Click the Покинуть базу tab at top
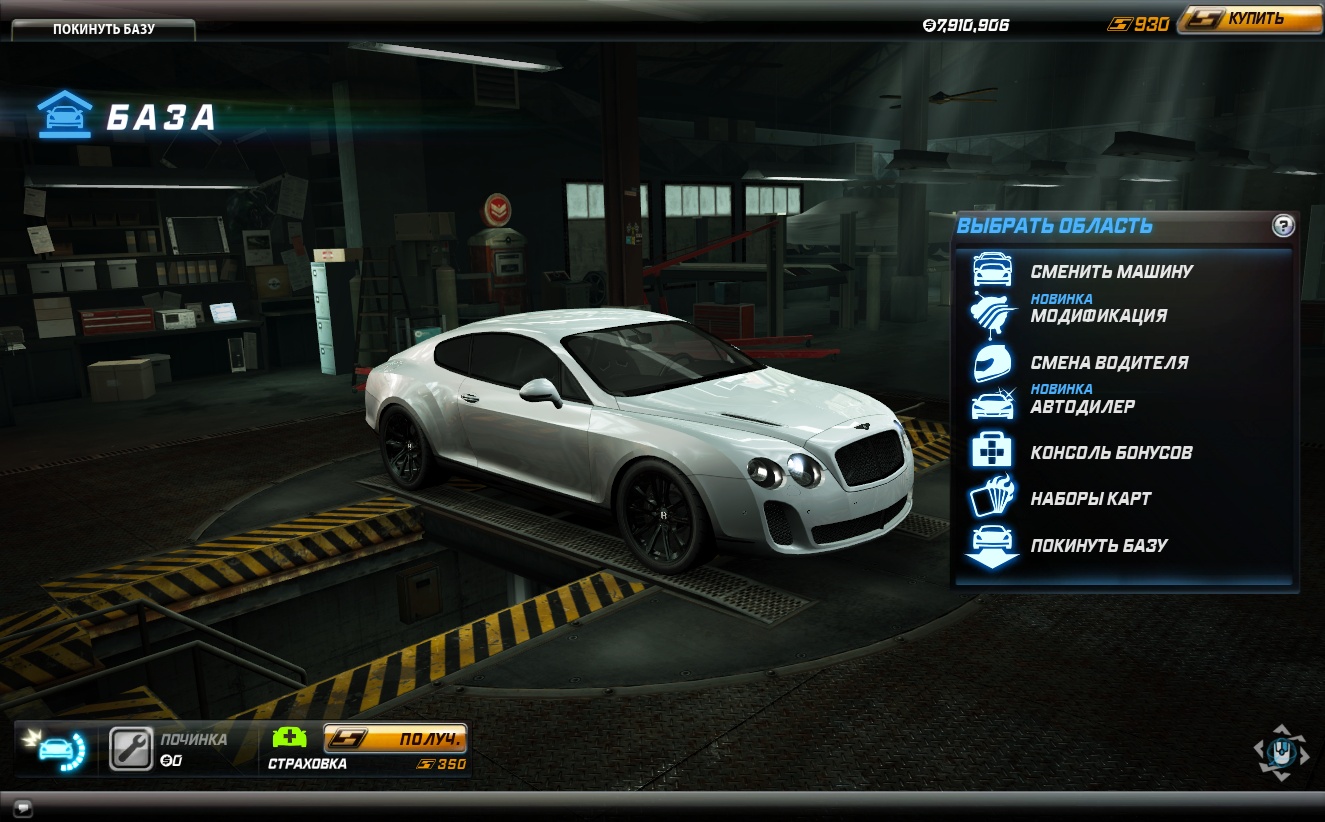Image resolution: width=1325 pixels, height=822 pixels. pyautogui.click(x=104, y=29)
